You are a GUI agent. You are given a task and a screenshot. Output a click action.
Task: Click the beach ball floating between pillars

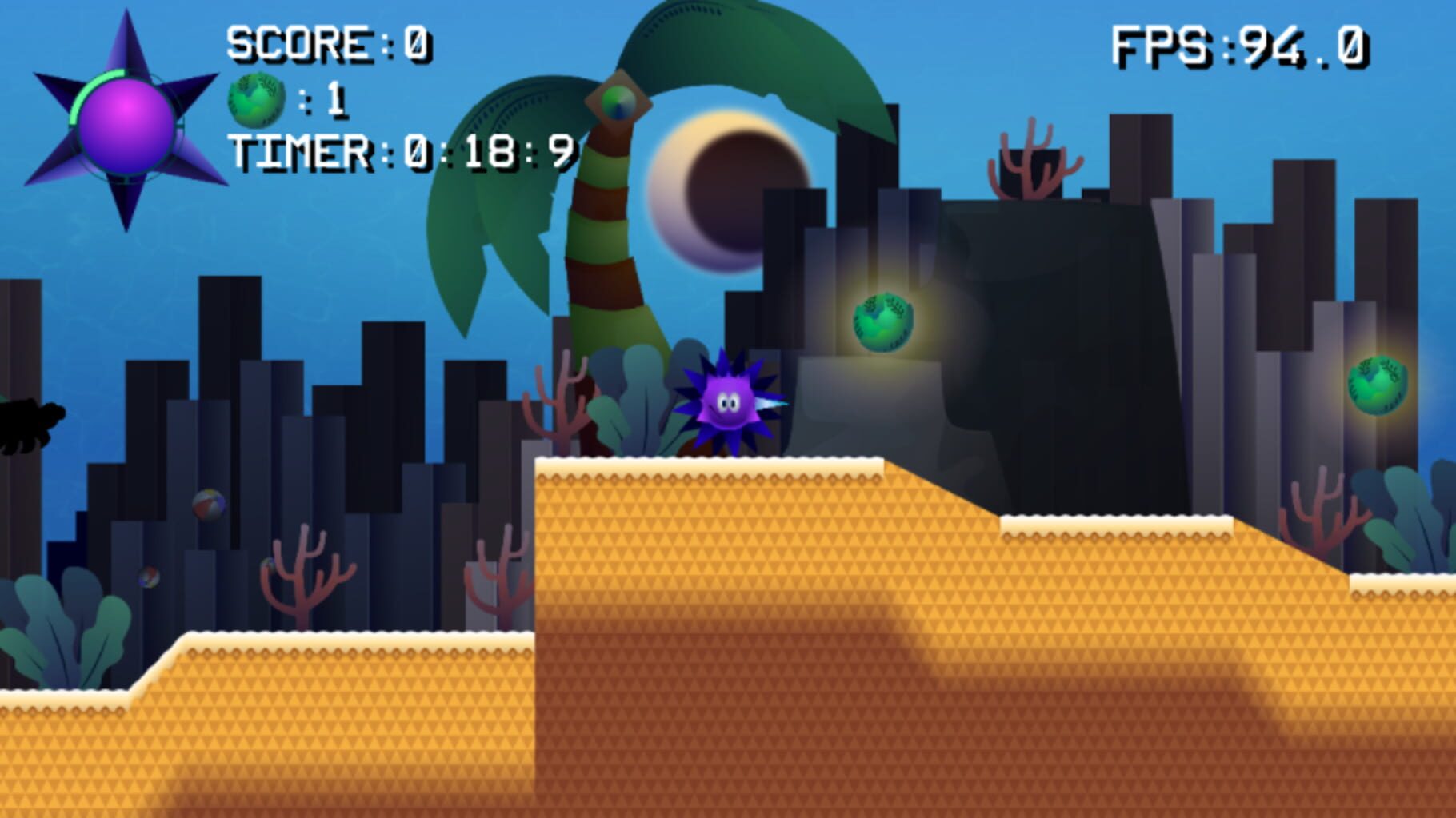[x=210, y=505]
